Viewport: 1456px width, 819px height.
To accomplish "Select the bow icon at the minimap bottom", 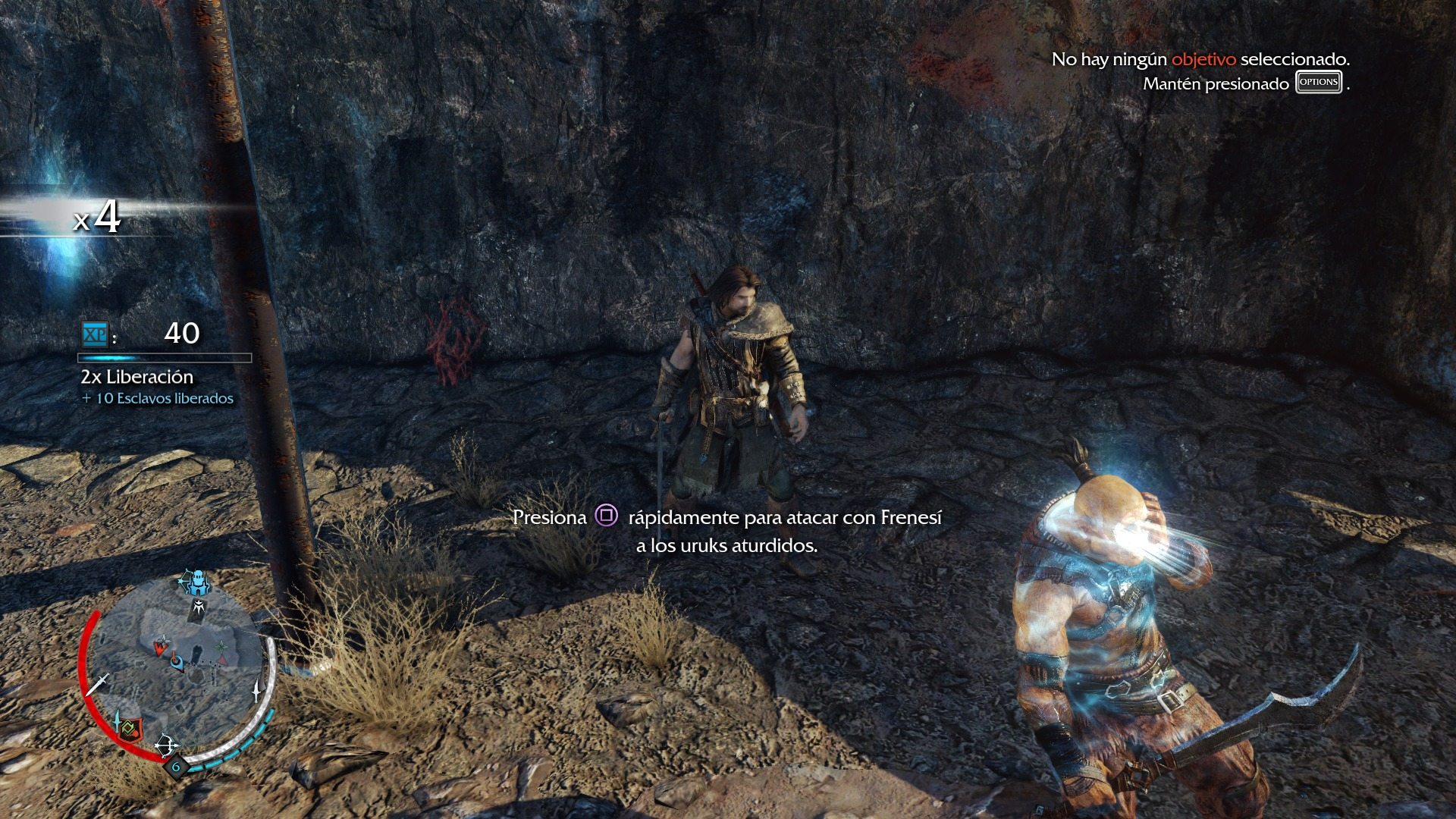I will pos(166,745).
